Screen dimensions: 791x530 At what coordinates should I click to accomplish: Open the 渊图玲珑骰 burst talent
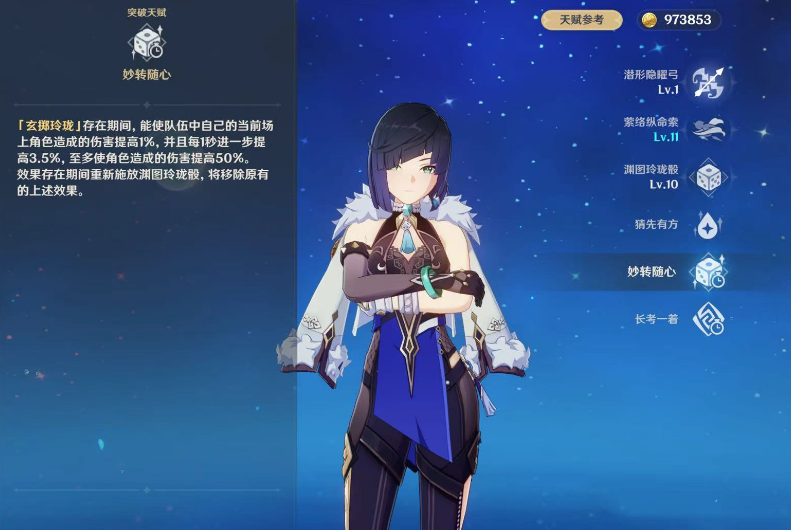point(708,177)
